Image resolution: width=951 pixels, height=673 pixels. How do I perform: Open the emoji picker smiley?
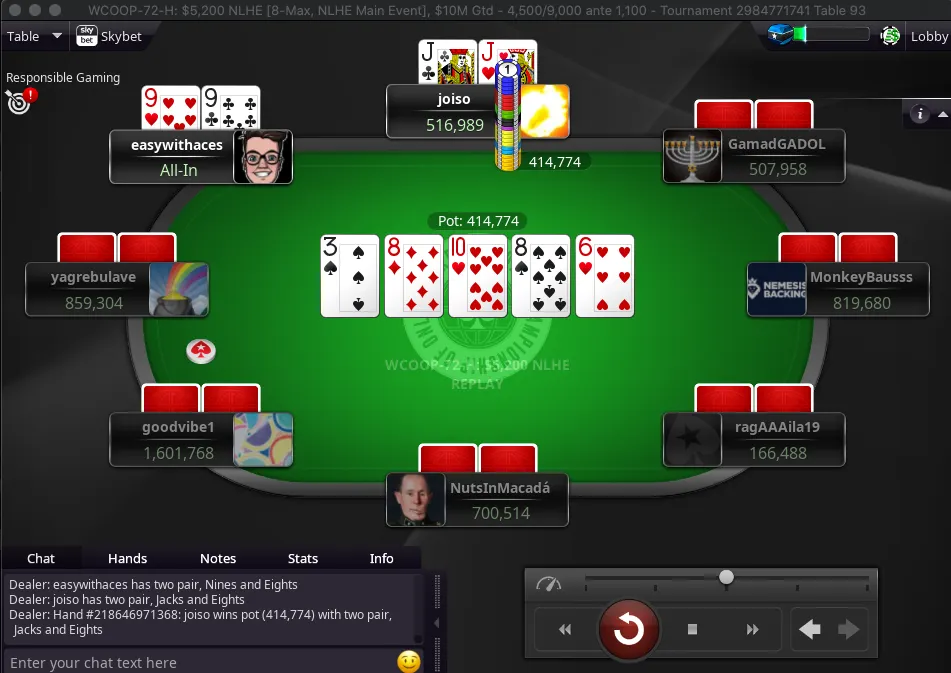[x=408, y=661]
